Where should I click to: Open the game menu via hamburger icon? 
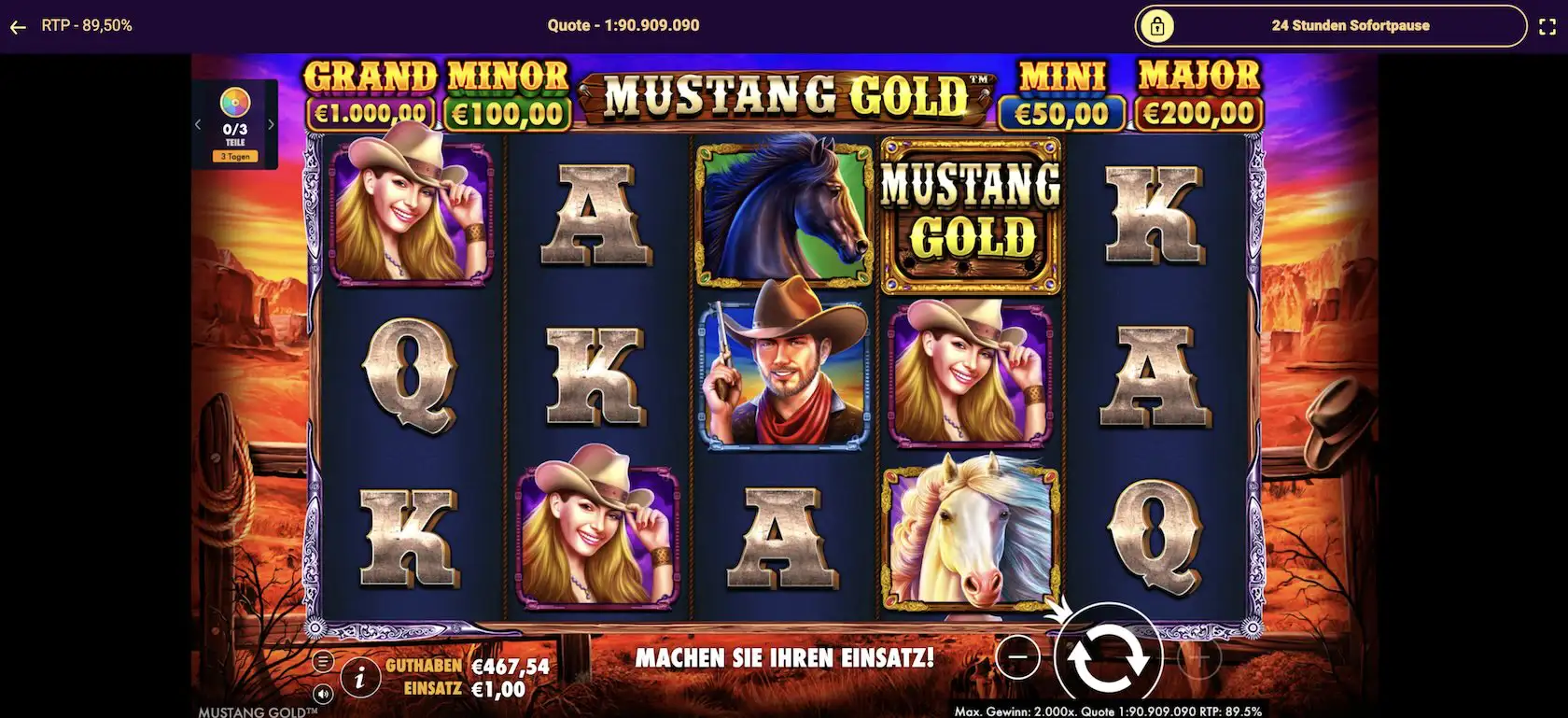point(324,659)
